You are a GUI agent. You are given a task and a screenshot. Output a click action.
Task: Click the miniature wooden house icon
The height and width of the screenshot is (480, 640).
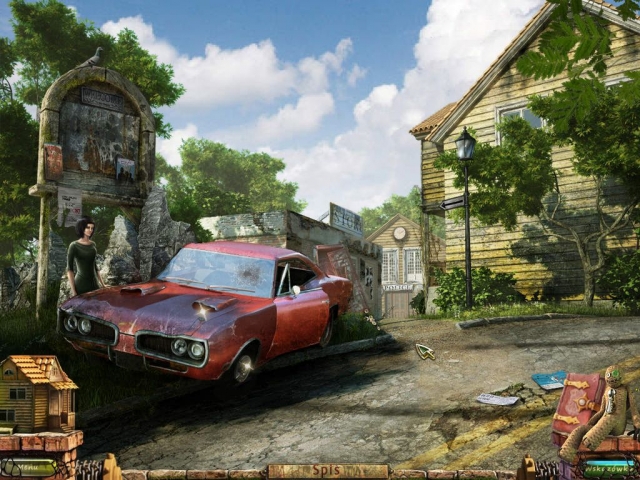click(x=36, y=394)
